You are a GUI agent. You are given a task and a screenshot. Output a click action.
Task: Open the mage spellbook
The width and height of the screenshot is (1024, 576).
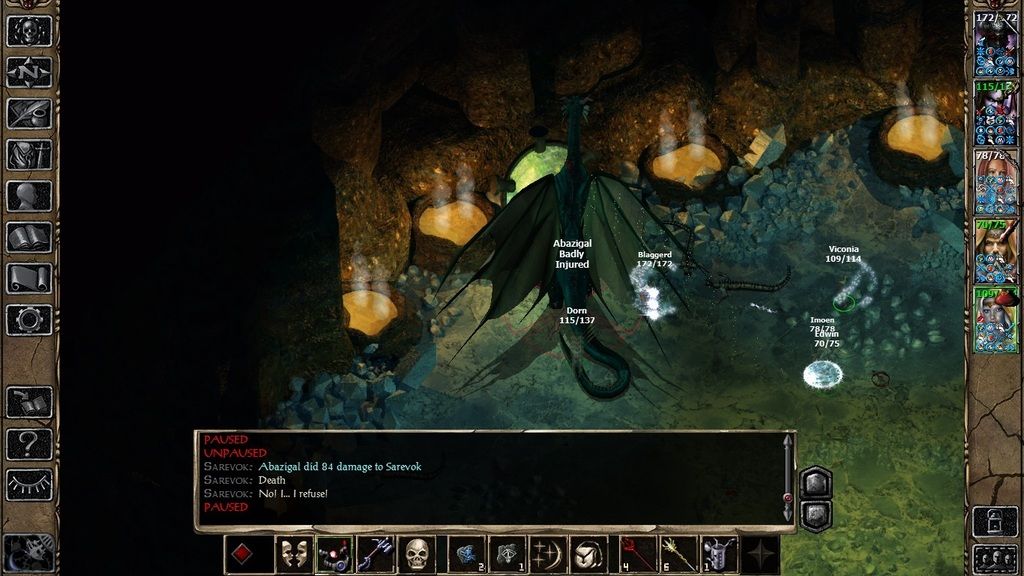click(29, 237)
